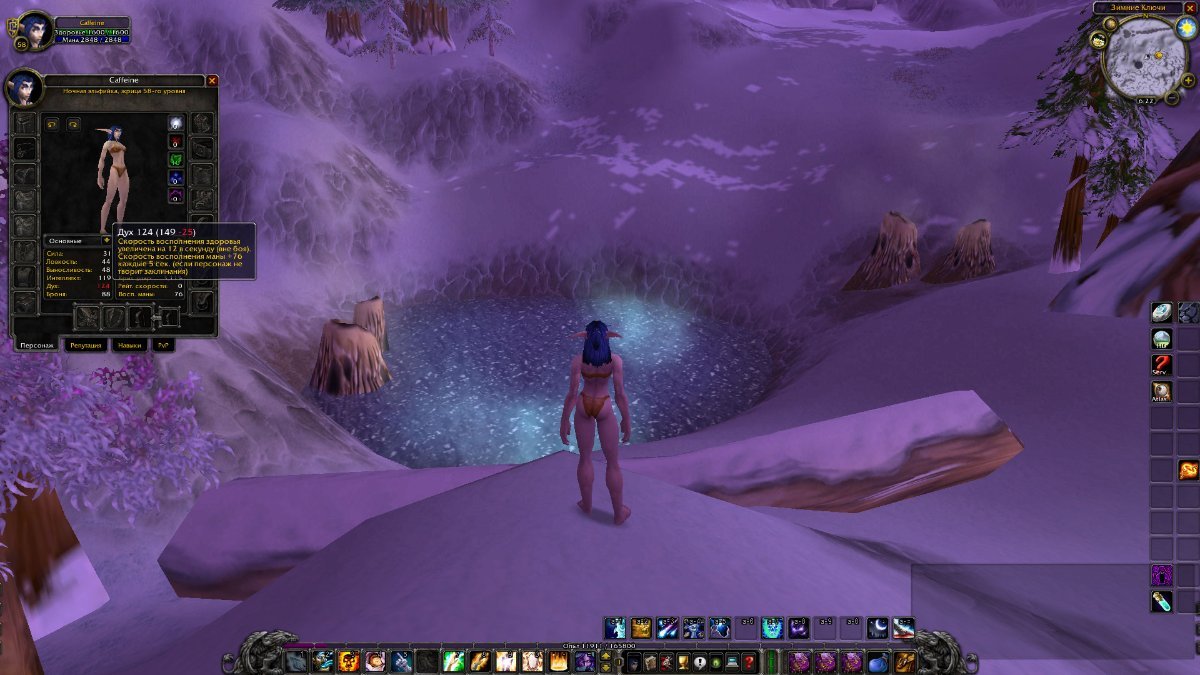The width and height of the screenshot is (1200, 675).
Task: Rotate character model left
Action: 52,124
